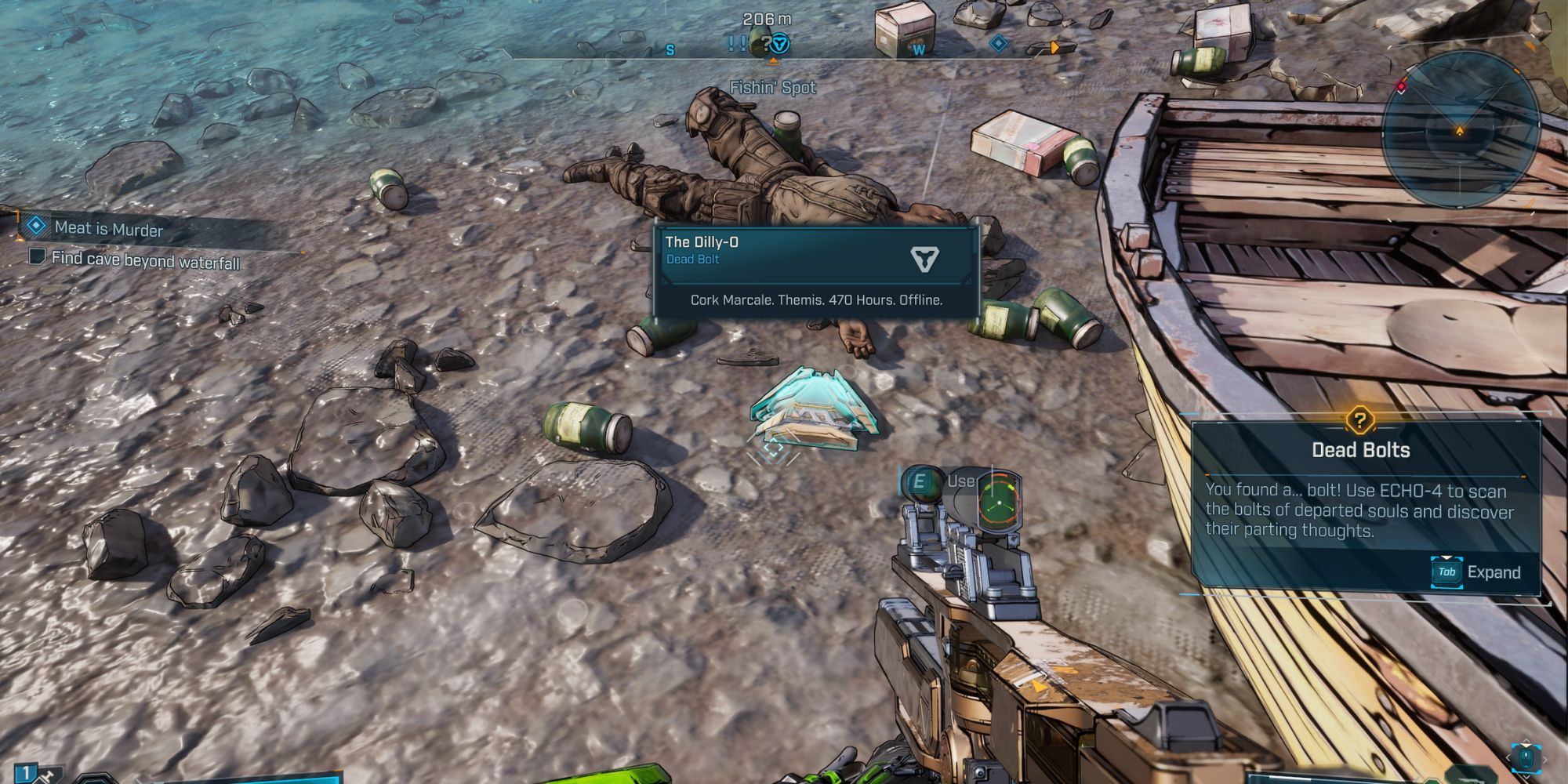This screenshot has height=784, width=1568.
Task: Expand the Dead Bolts tutorial popup
Action: (x=1475, y=572)
